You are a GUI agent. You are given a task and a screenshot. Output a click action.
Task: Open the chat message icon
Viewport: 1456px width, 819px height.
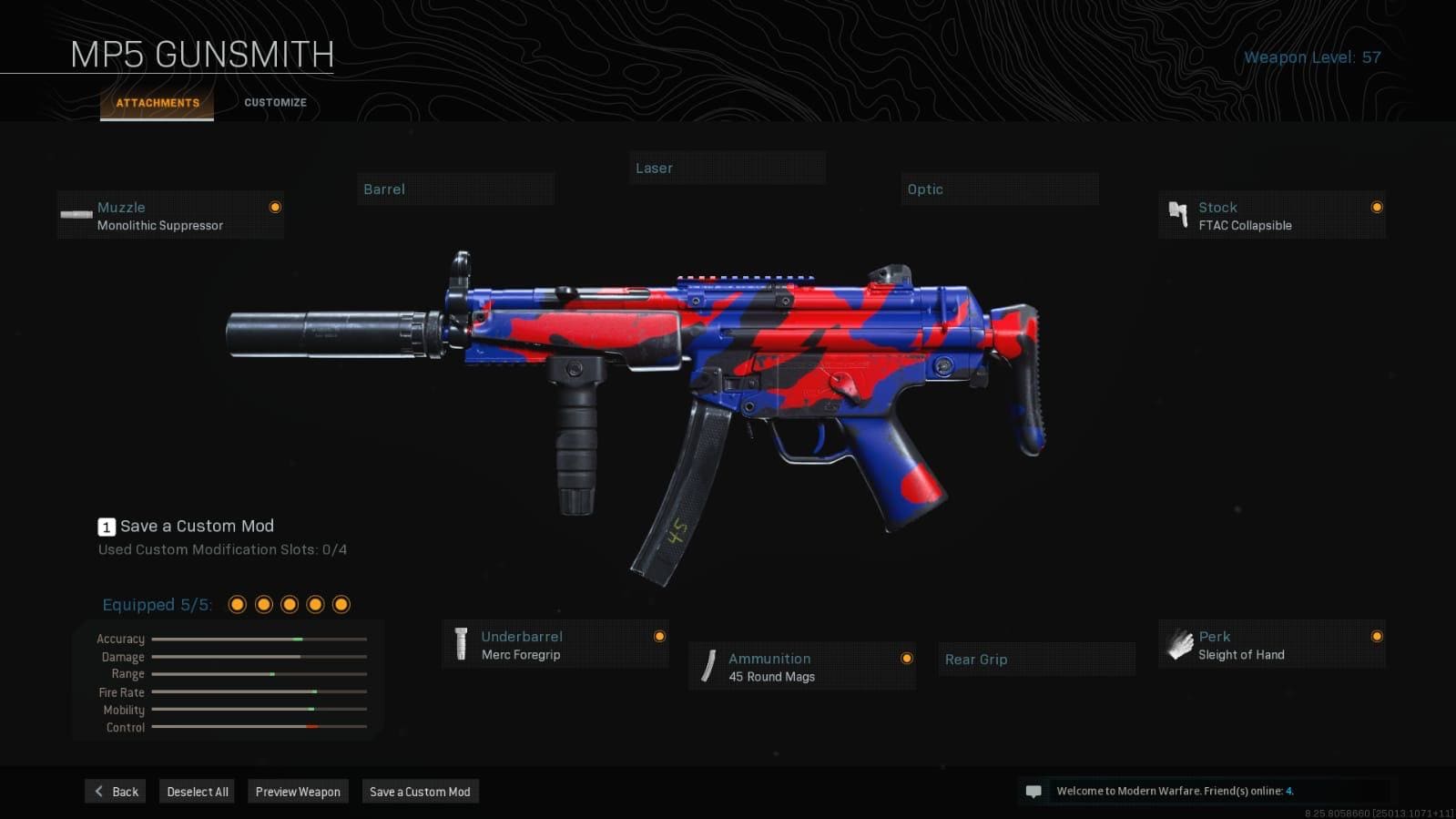tap(1033, 792)
